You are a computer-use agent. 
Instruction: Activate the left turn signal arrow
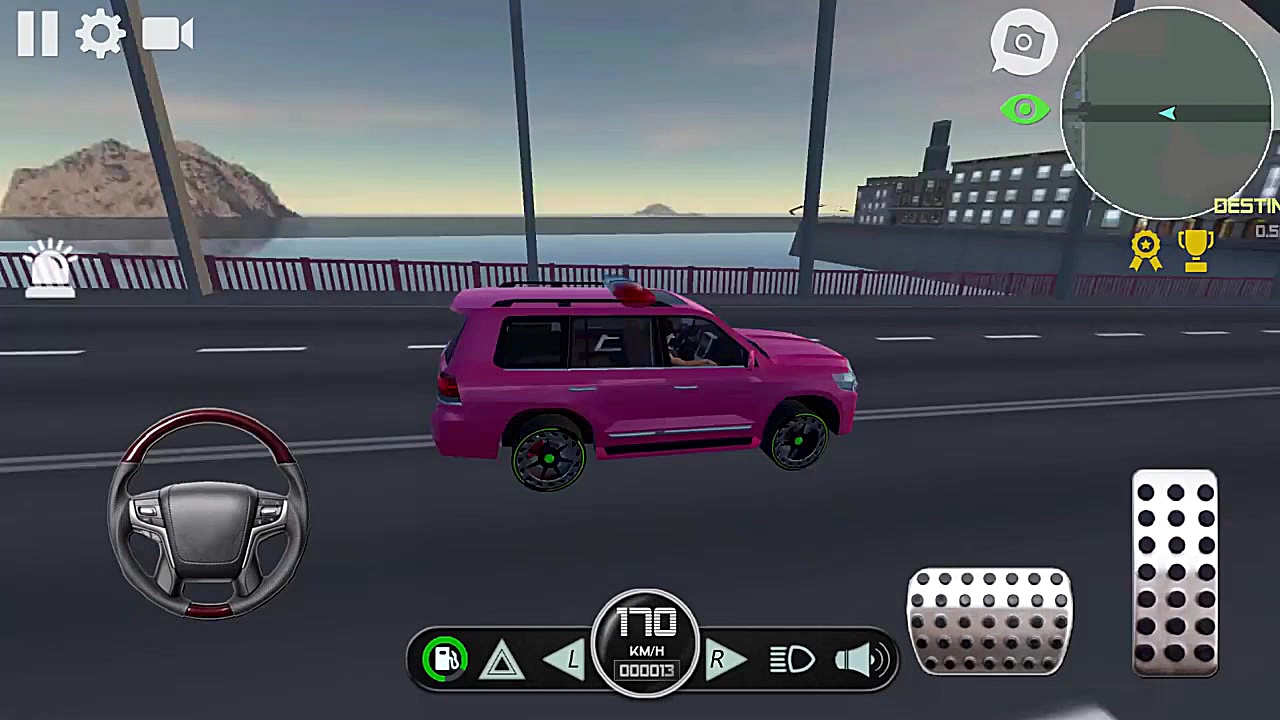[x=565, y=660]
